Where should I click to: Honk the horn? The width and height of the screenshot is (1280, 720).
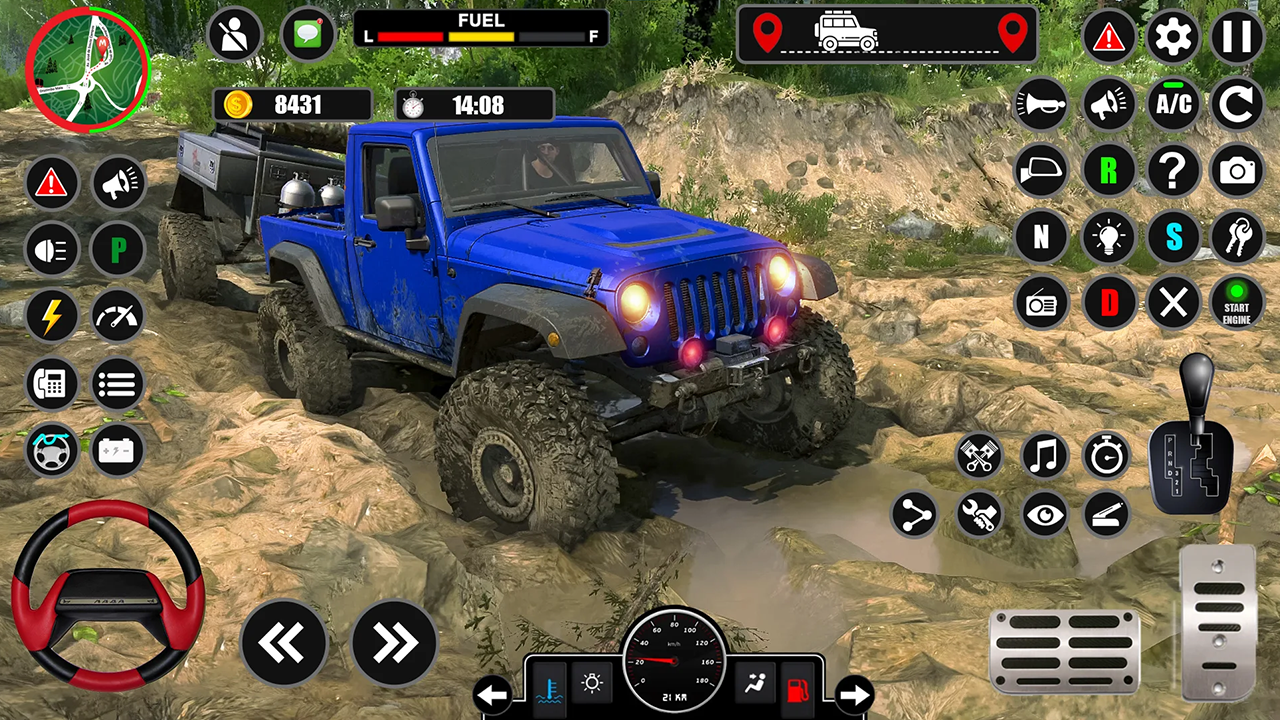click(1041, 103)
